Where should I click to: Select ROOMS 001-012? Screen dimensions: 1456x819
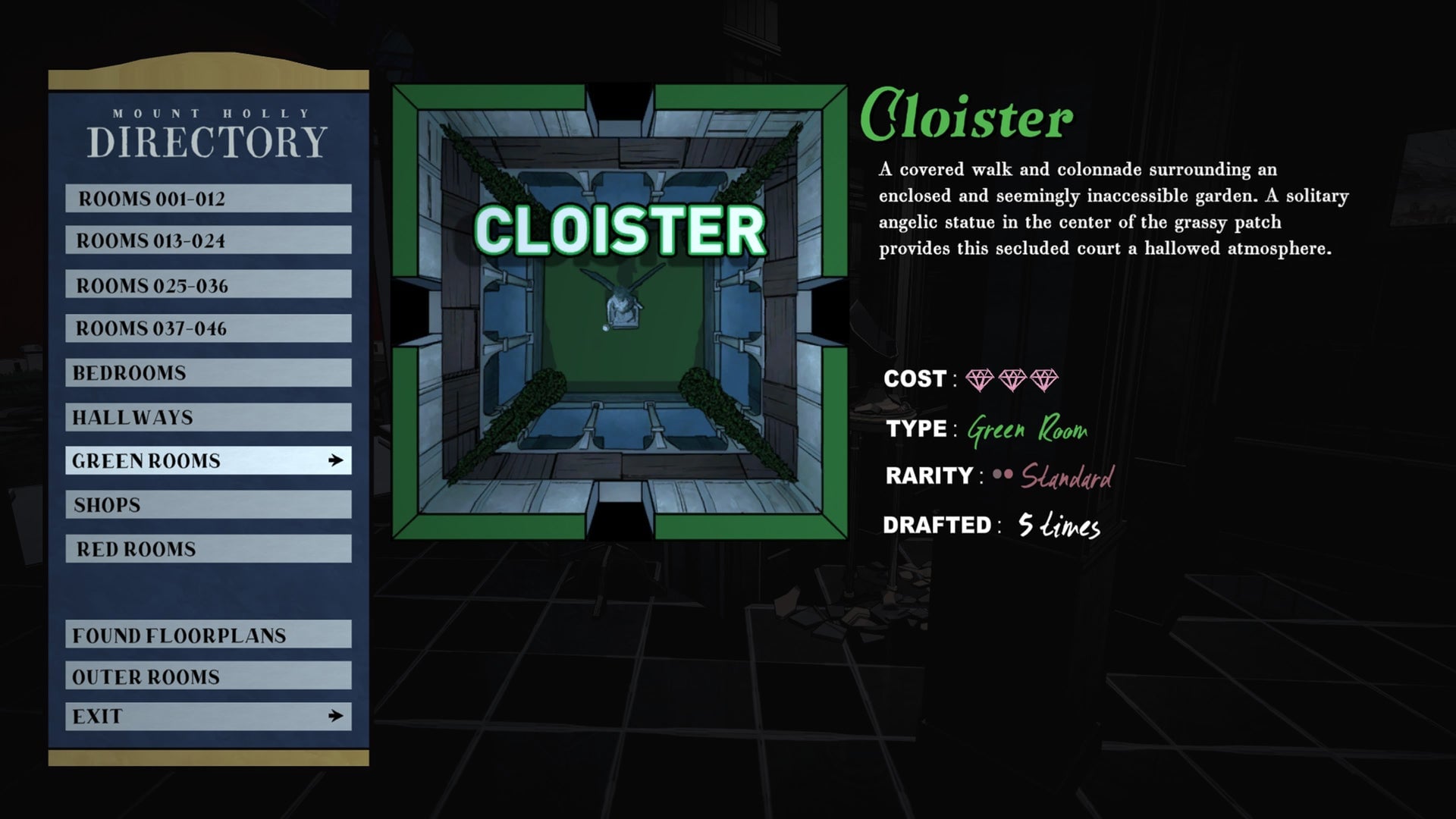209,198
